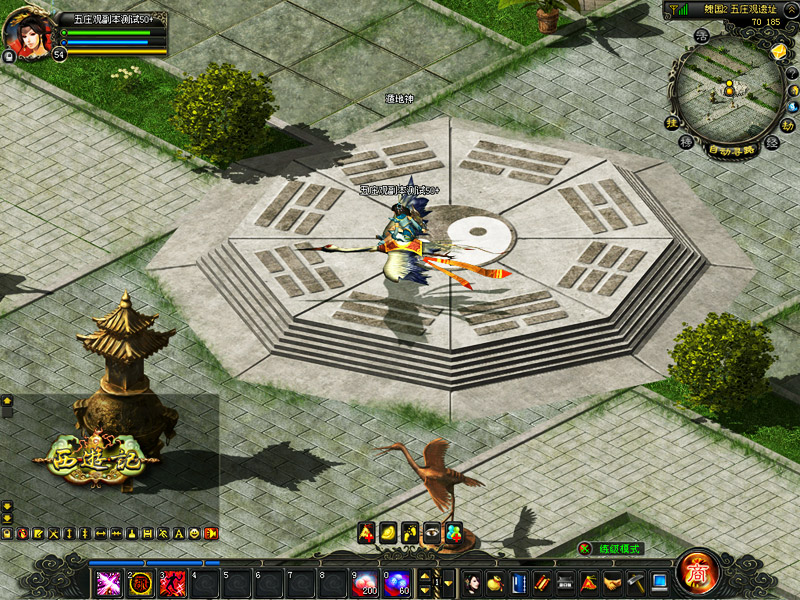This screenshot has width=800, height=600.
Task: Use the red potion in slot 9
Action: [365, 582]
